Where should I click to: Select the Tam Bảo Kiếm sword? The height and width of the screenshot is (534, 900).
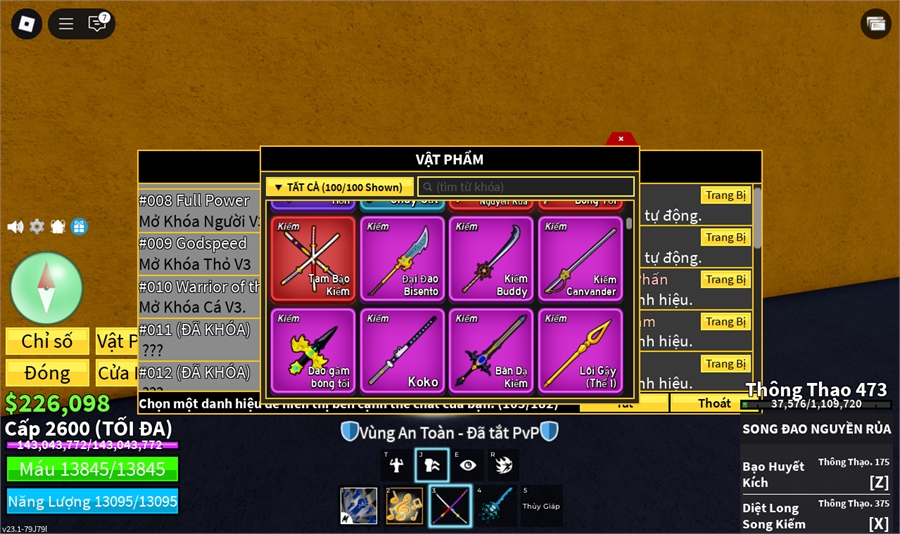click(313, 258)
